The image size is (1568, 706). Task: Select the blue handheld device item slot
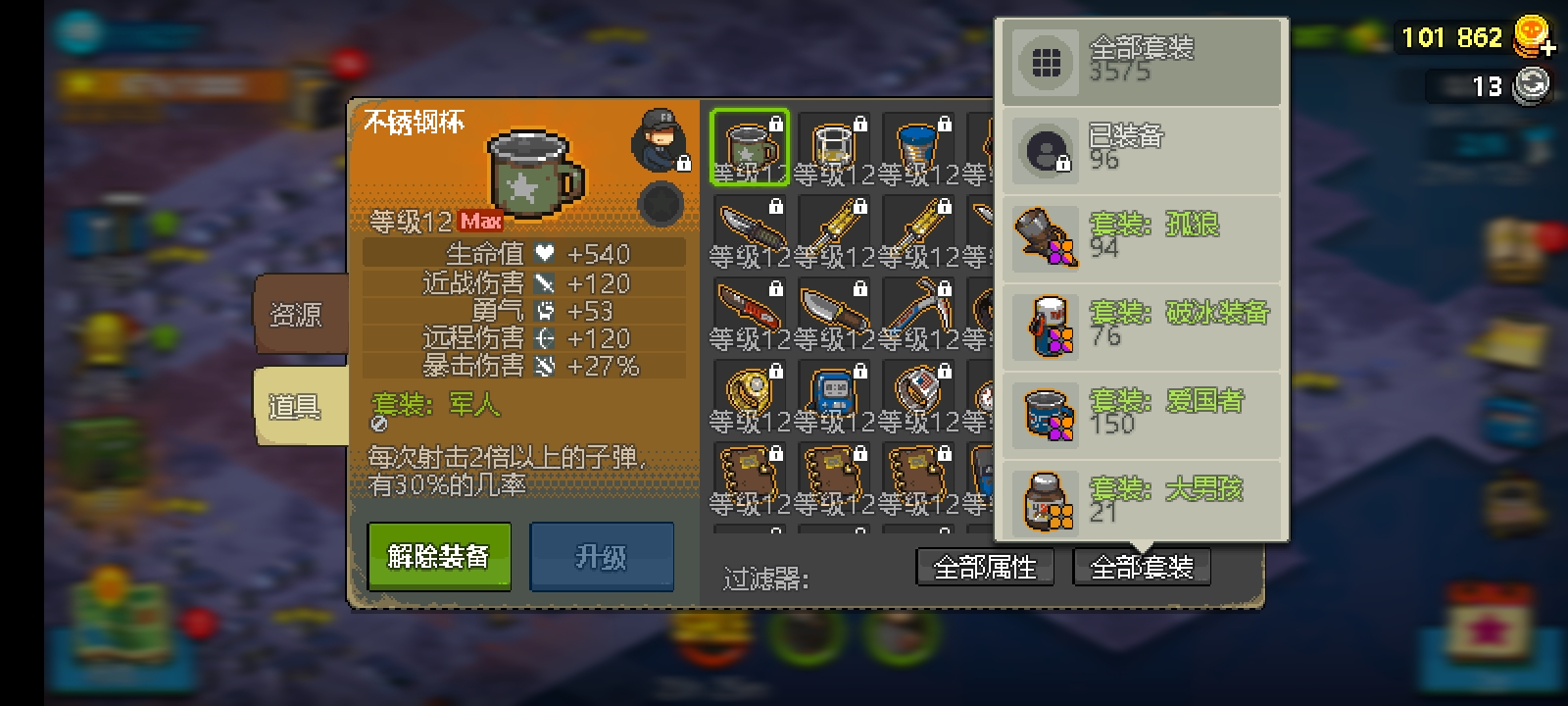(834, 394)
